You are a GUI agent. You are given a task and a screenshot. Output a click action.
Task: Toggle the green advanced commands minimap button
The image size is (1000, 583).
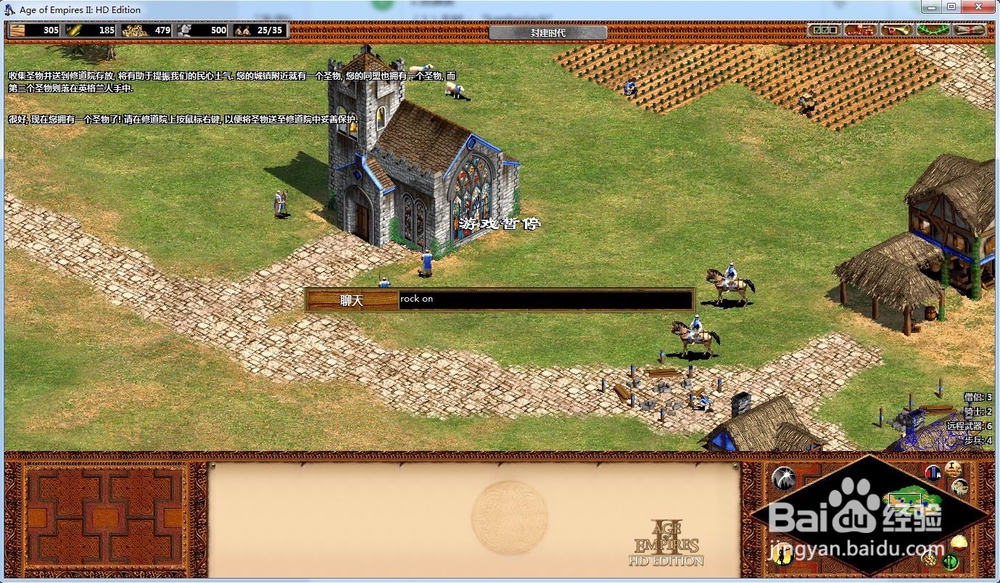[950, 562]
